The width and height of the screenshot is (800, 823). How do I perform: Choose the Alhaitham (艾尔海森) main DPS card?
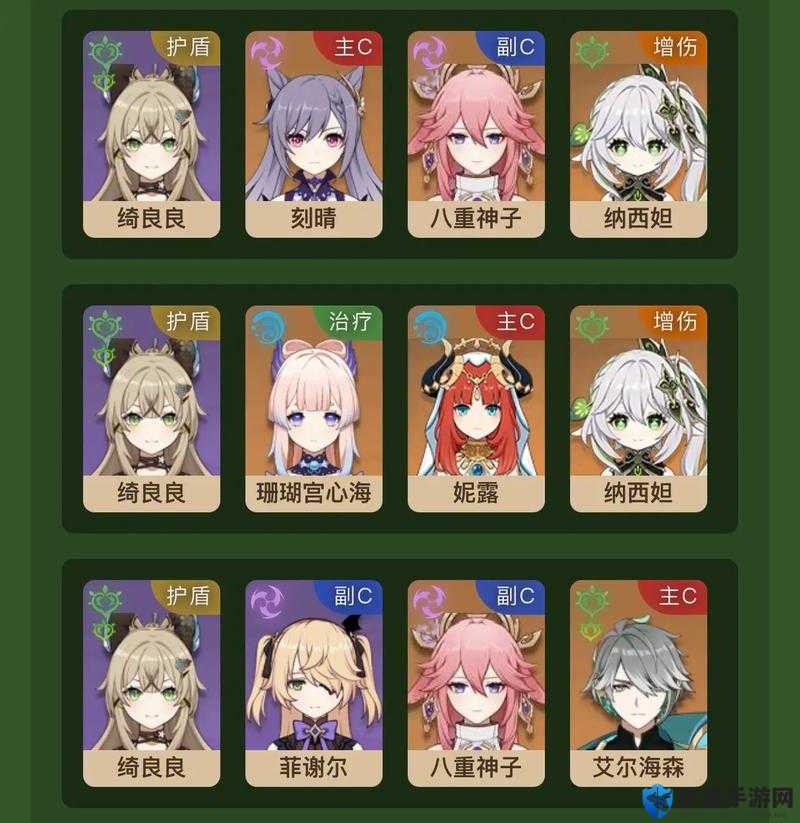[x=638, y=683]
